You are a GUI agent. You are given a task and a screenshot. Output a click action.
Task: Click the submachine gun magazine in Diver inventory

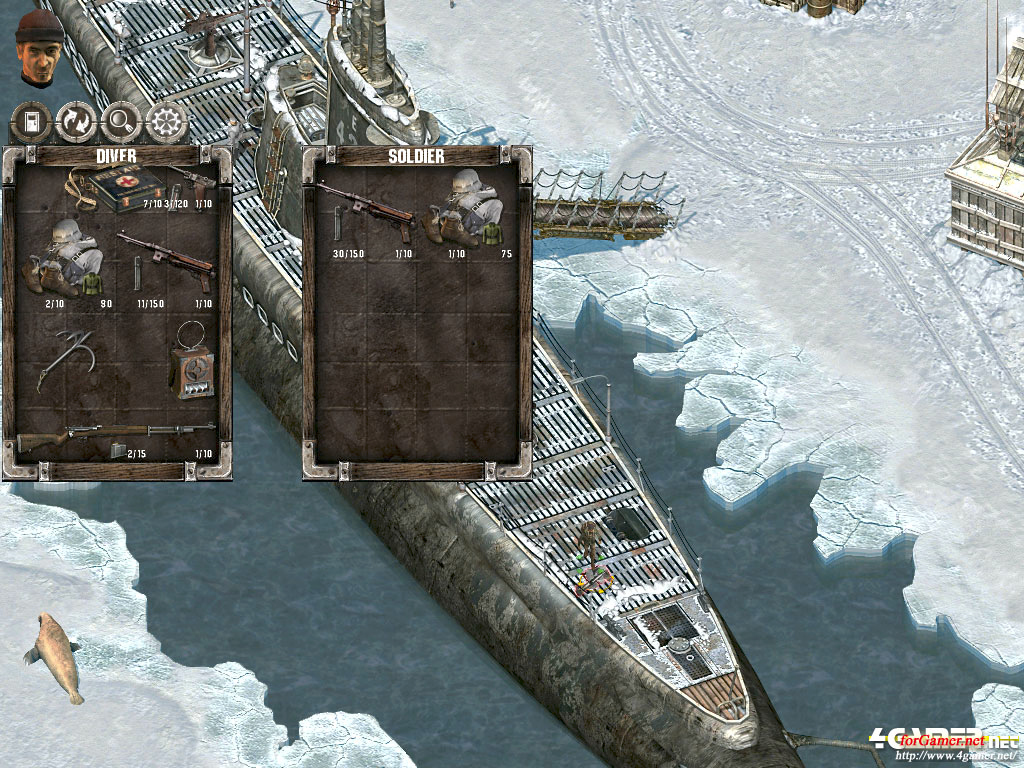tap(137, 274)
